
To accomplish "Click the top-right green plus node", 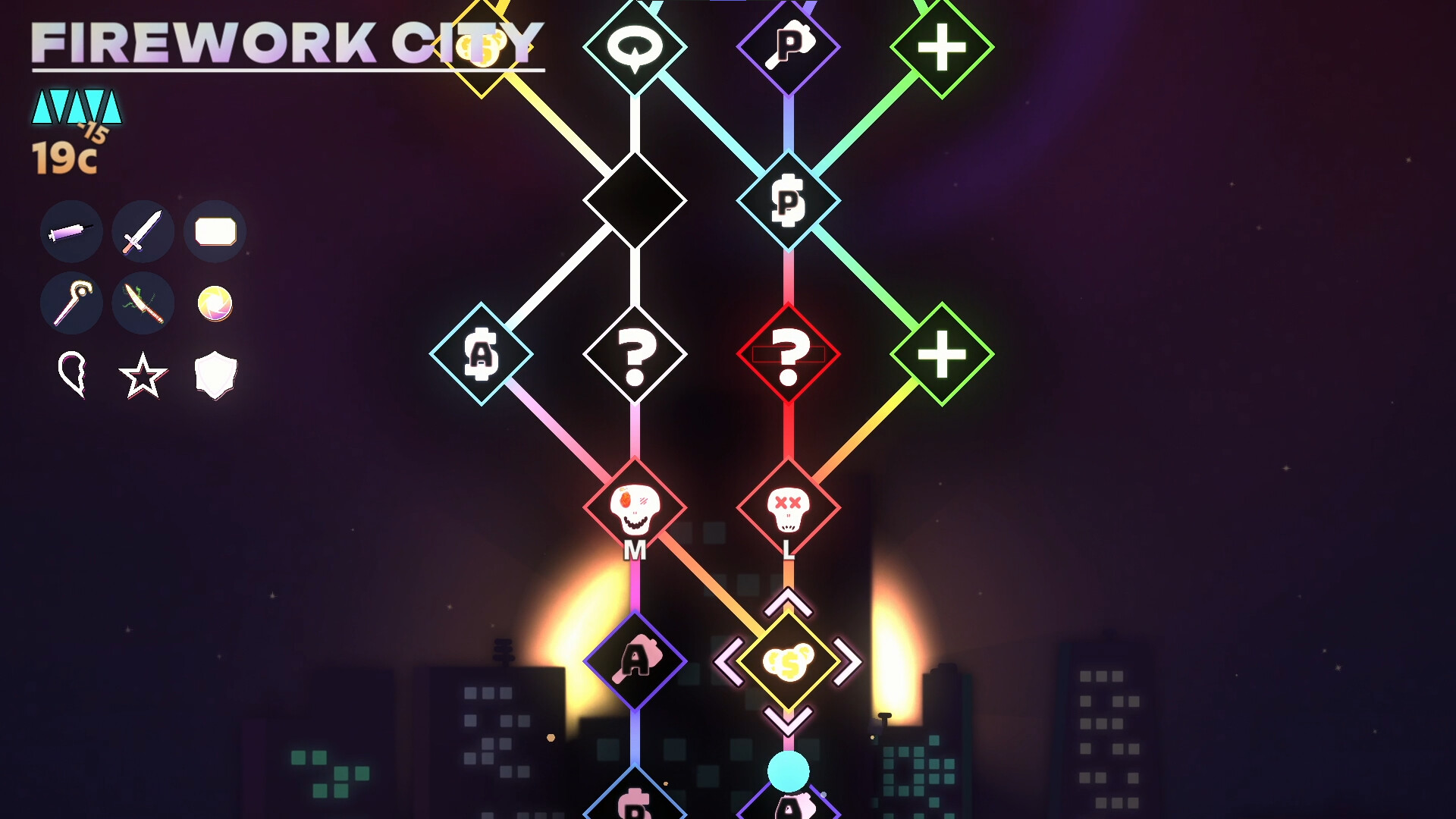I will coord(943,47).
